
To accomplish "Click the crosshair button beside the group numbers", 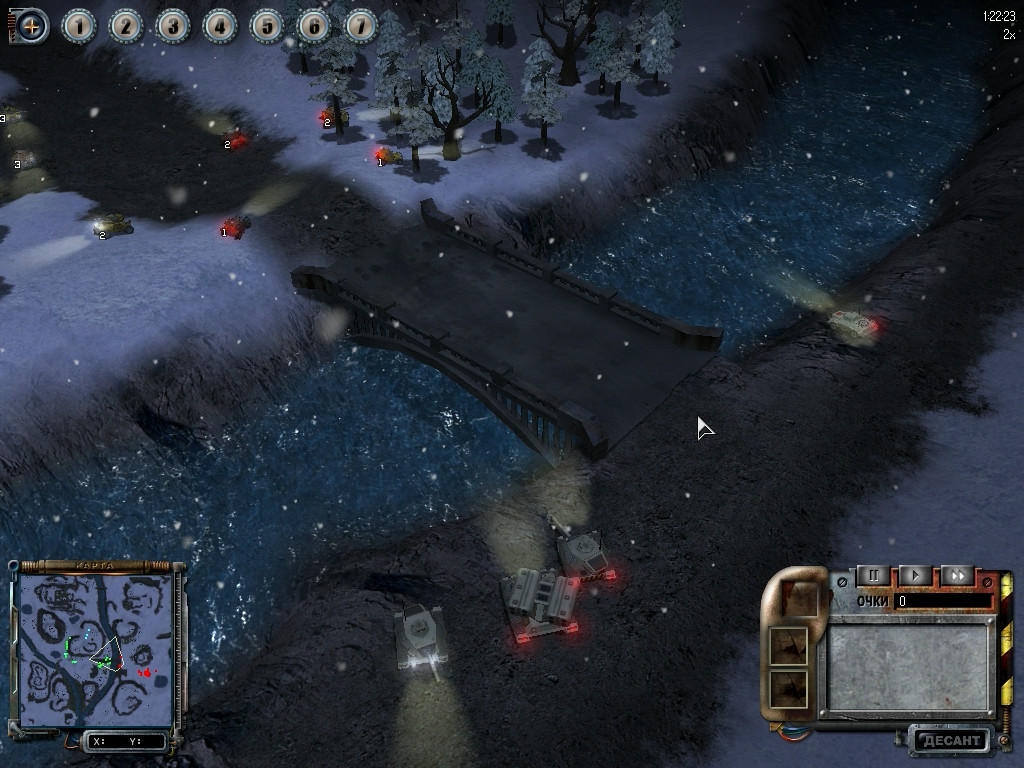I will pos(32,26).
